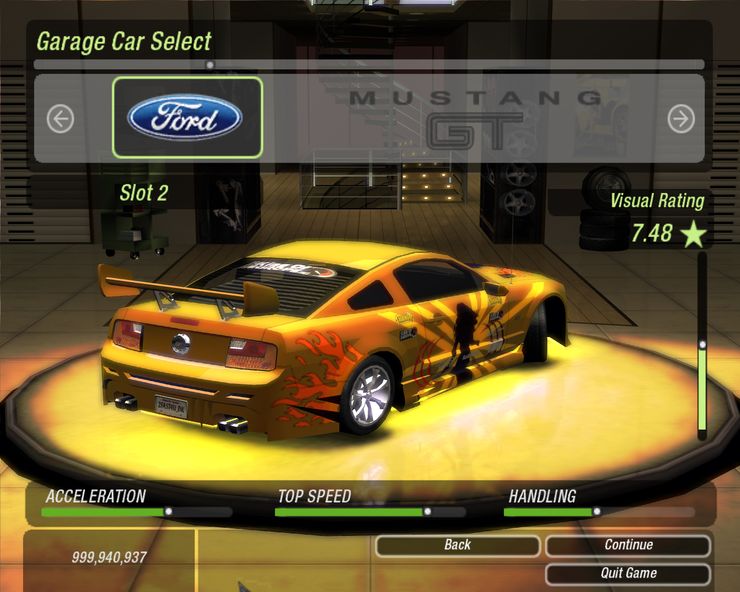
Task: Show the previous car with the left arrow
Action: click(60, 119)
